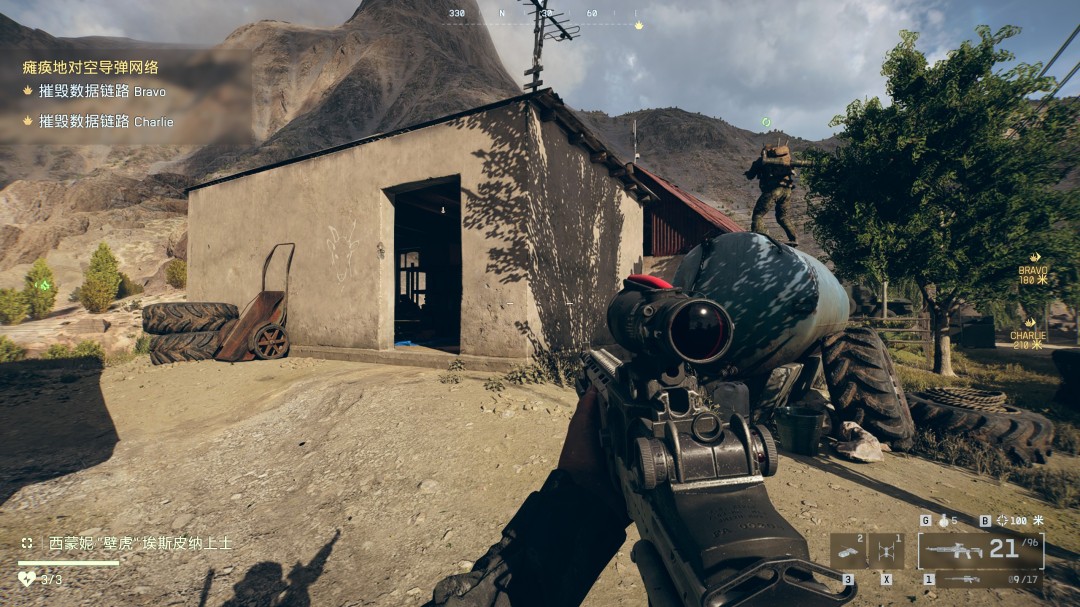1080x607 pixels.
Task: Select the Bravo data link objective entry
Action: coord(102,91)
